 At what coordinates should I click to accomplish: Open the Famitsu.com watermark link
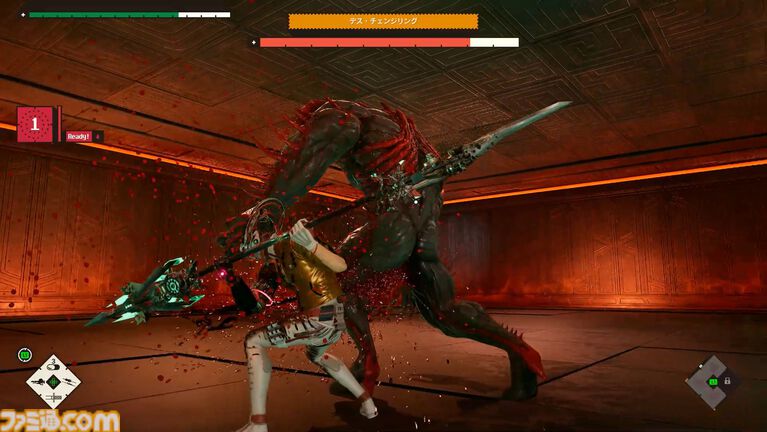(x=60, y=421)
